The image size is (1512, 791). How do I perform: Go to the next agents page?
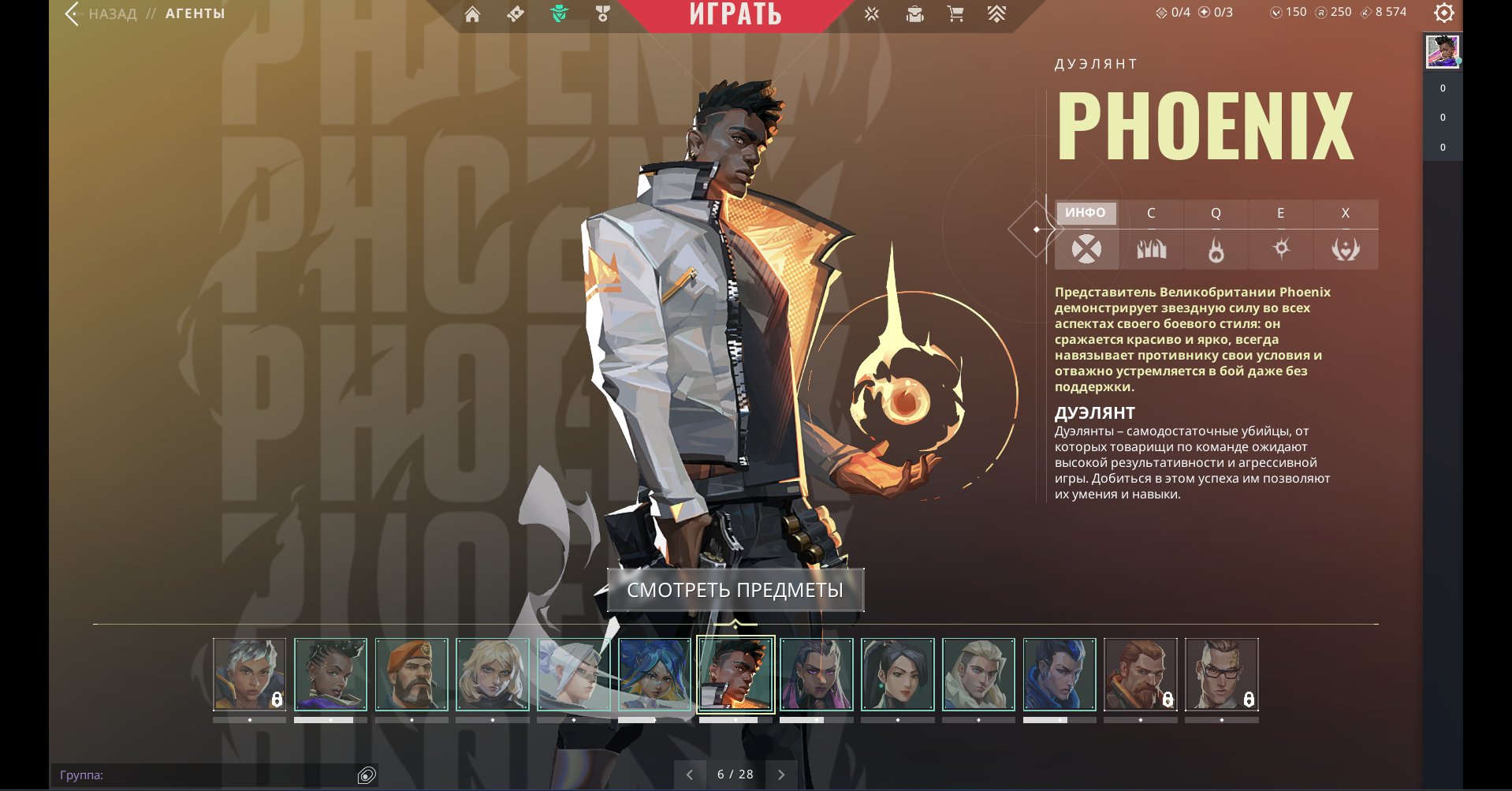pos(781,774)
